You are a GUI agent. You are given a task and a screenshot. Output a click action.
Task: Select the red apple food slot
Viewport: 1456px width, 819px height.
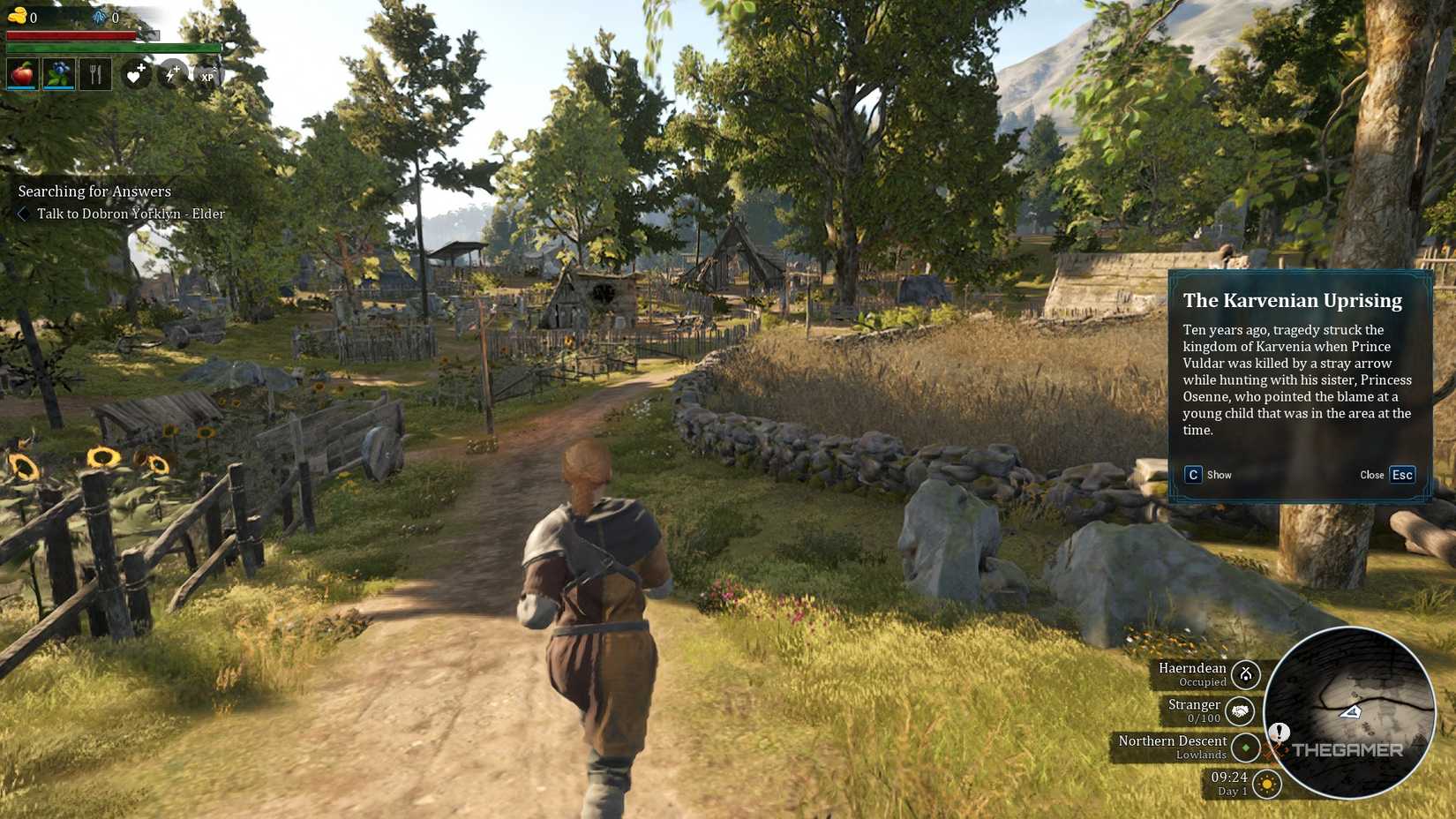point(22,75)
